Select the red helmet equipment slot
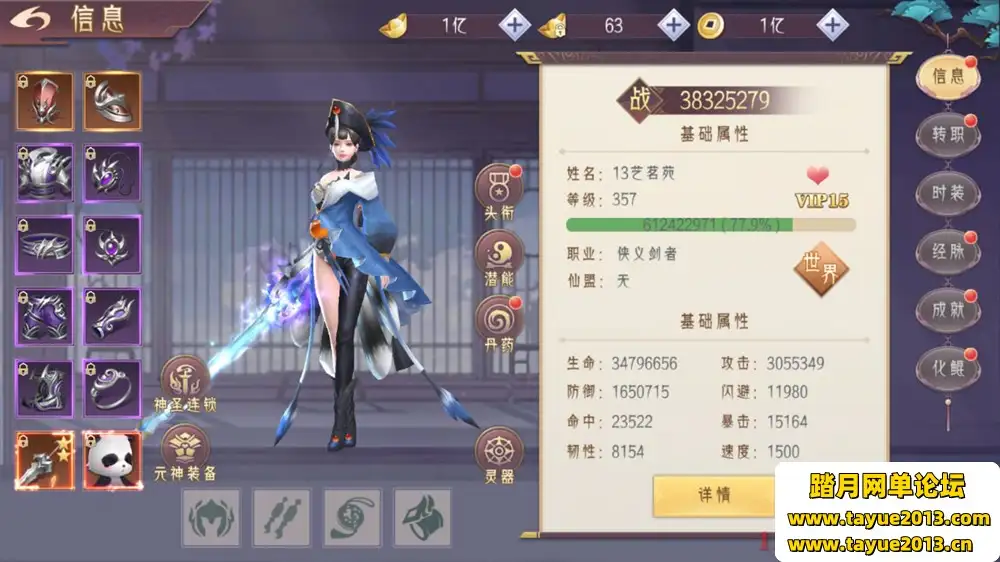 pos(44,100)
